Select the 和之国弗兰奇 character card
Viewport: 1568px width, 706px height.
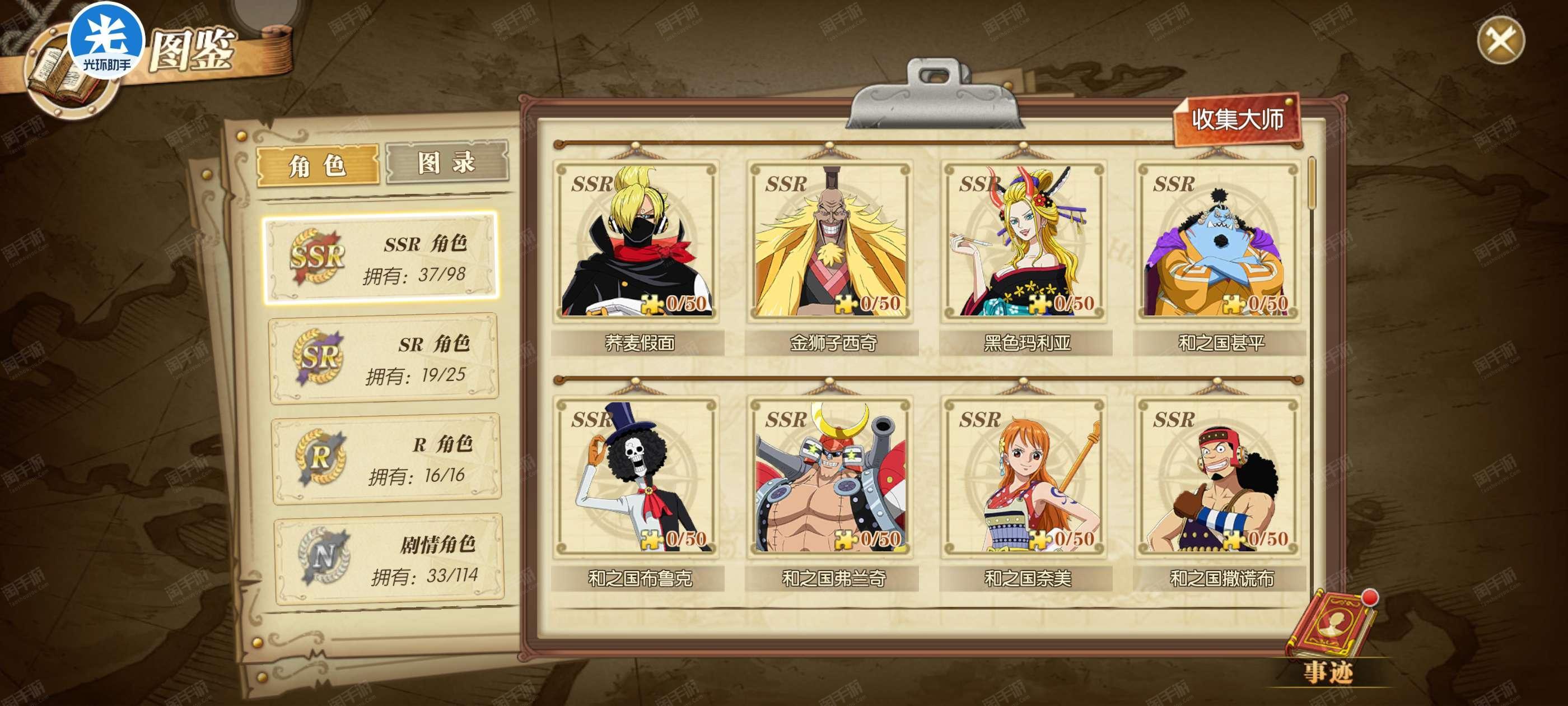[x=831, y=477]
